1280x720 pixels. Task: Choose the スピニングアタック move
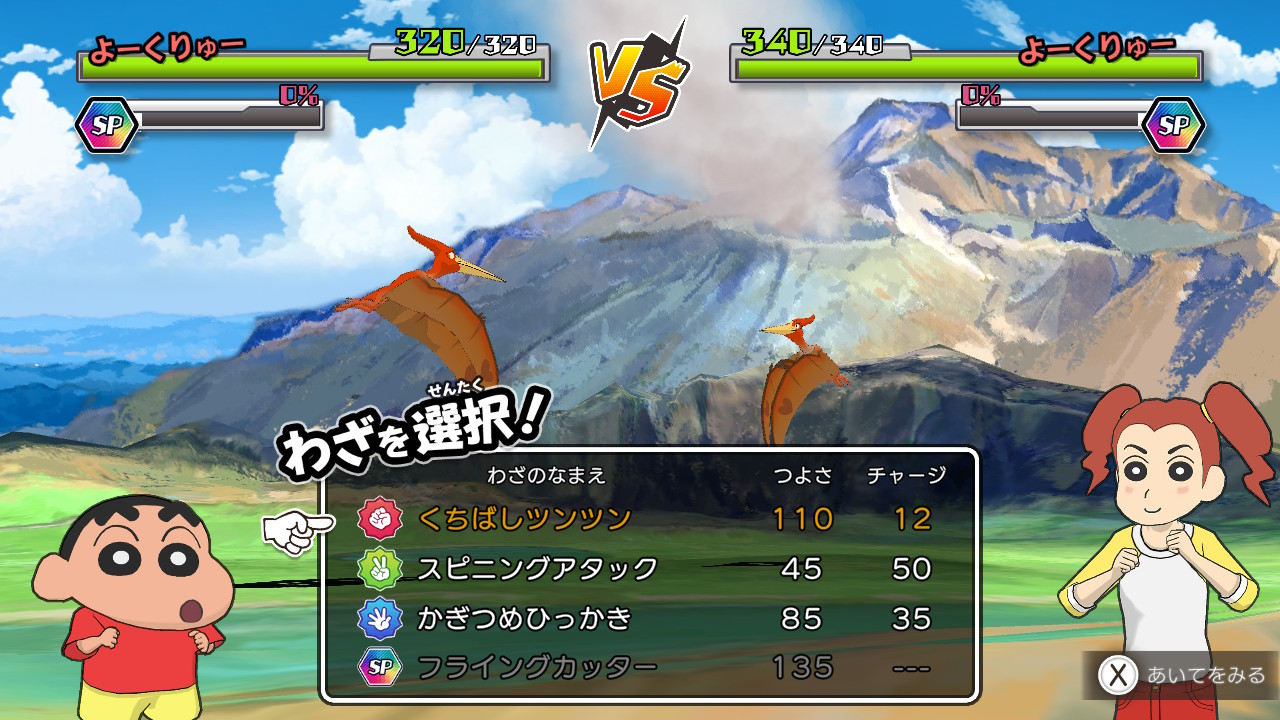(x=537, y=568)
